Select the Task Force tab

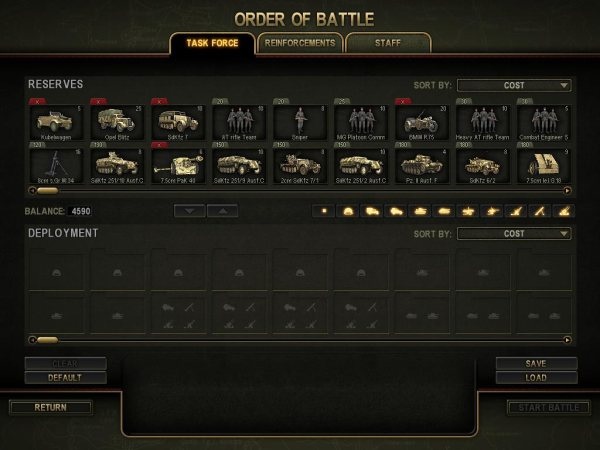point(211,42)
